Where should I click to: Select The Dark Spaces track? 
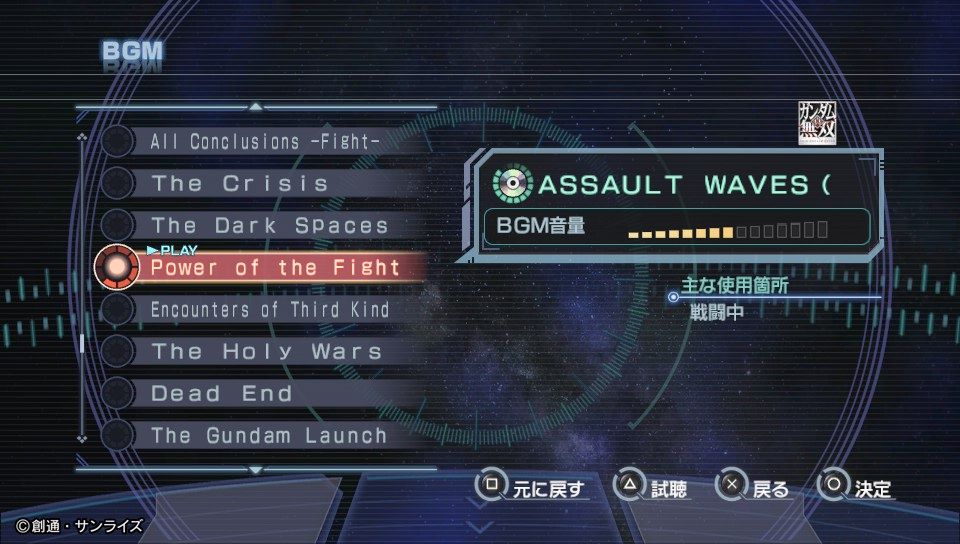269,226
